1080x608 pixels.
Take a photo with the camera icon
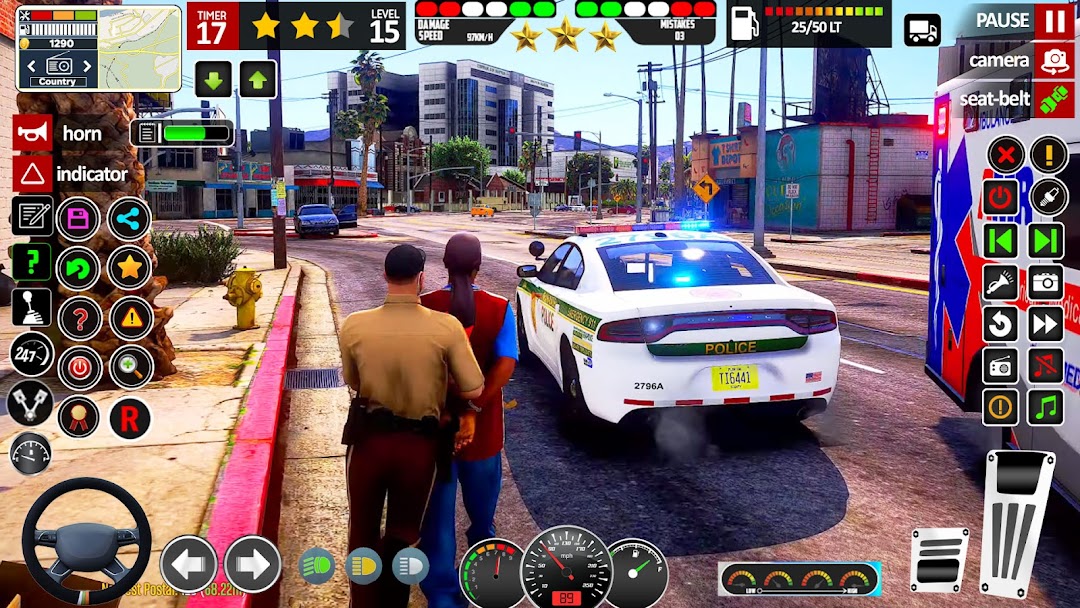point(1046,282)
